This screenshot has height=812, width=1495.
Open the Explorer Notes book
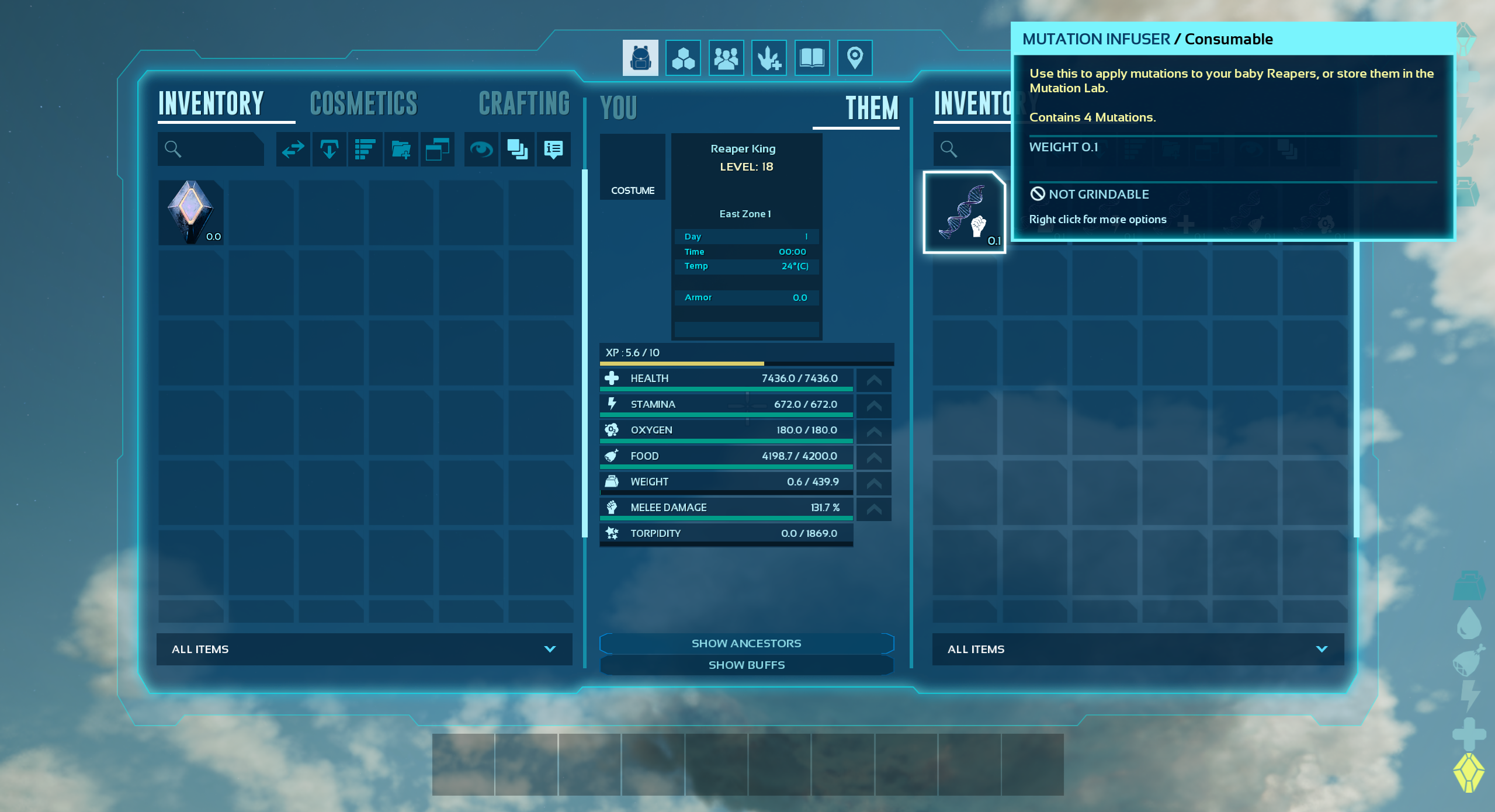click(x=812, y=57)
